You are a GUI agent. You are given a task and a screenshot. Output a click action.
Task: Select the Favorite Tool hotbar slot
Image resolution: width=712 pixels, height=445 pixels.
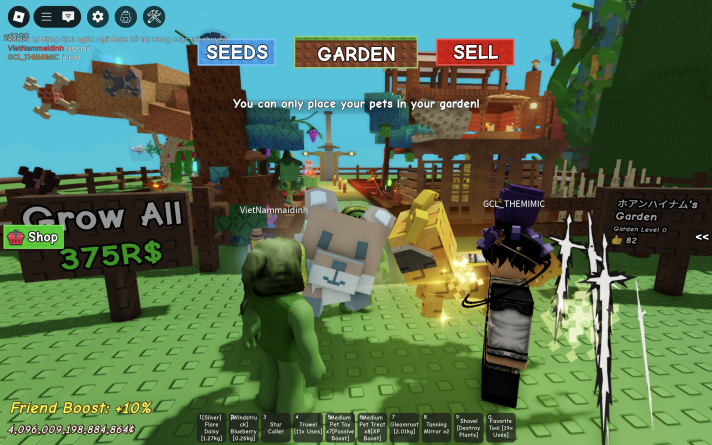(500, 427)
